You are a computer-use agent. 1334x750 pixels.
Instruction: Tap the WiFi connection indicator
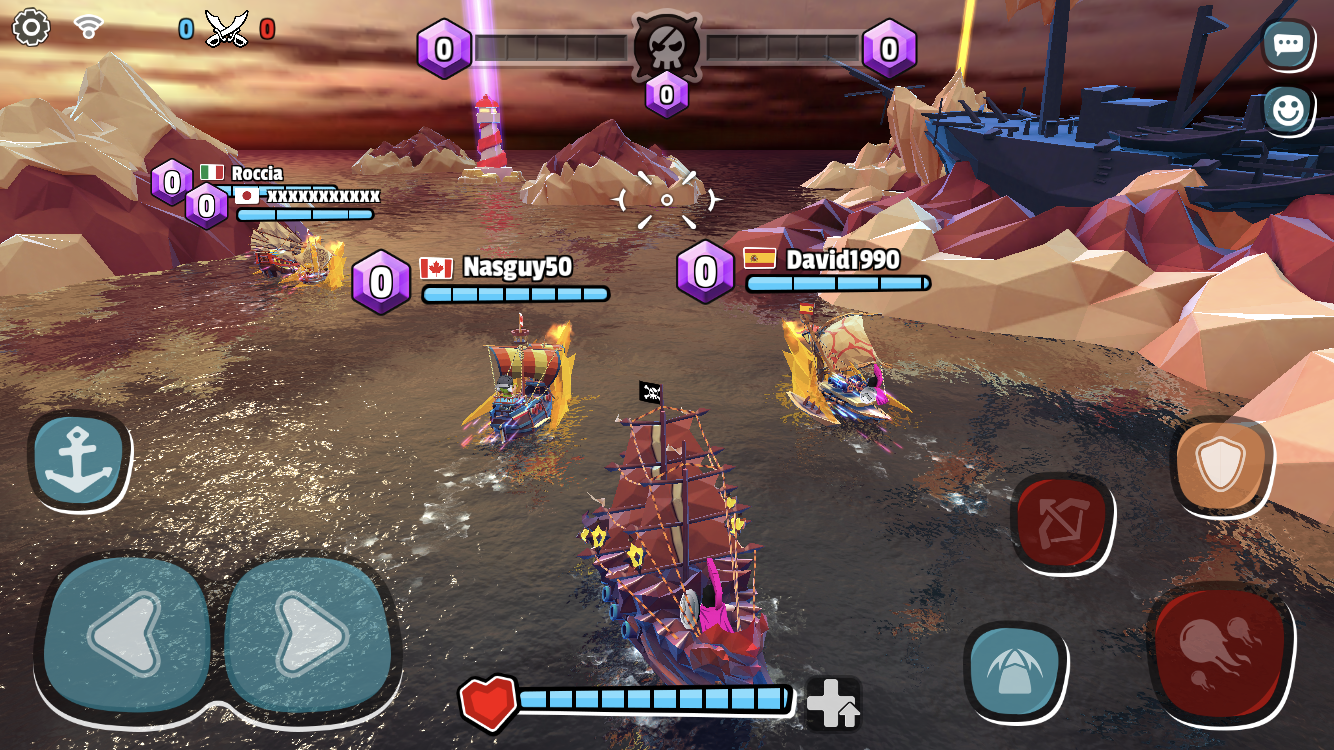pyautogui.click(x=90, y=26)
